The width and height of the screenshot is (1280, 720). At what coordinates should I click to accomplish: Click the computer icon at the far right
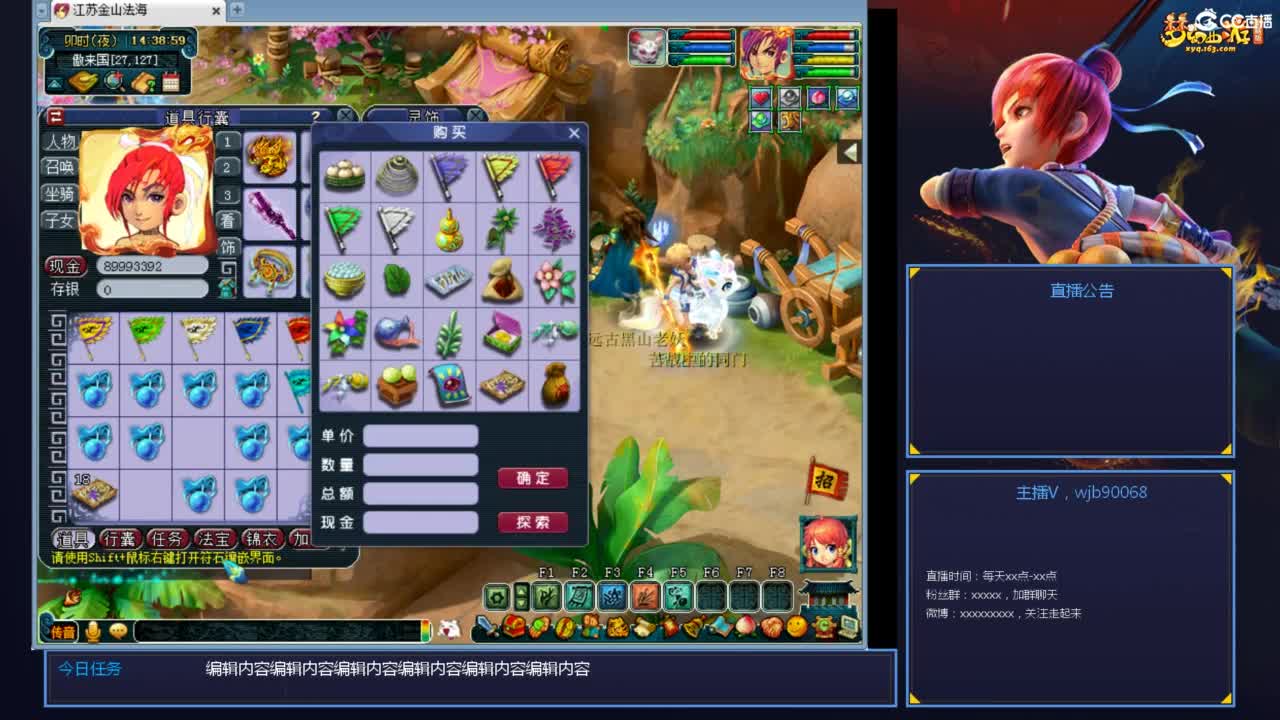coord(847,628)
